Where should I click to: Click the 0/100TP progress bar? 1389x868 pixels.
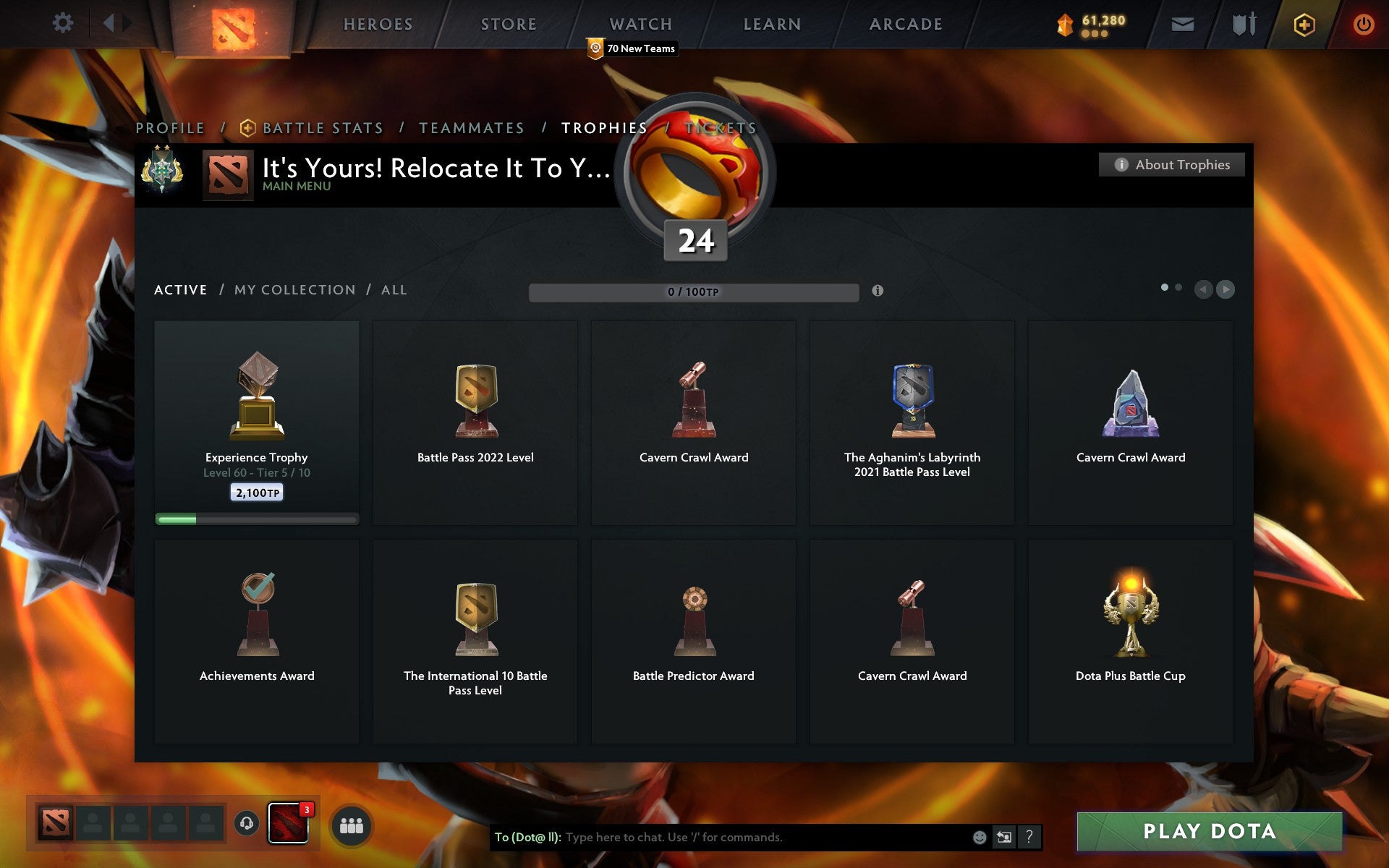[x=694, y=291]
